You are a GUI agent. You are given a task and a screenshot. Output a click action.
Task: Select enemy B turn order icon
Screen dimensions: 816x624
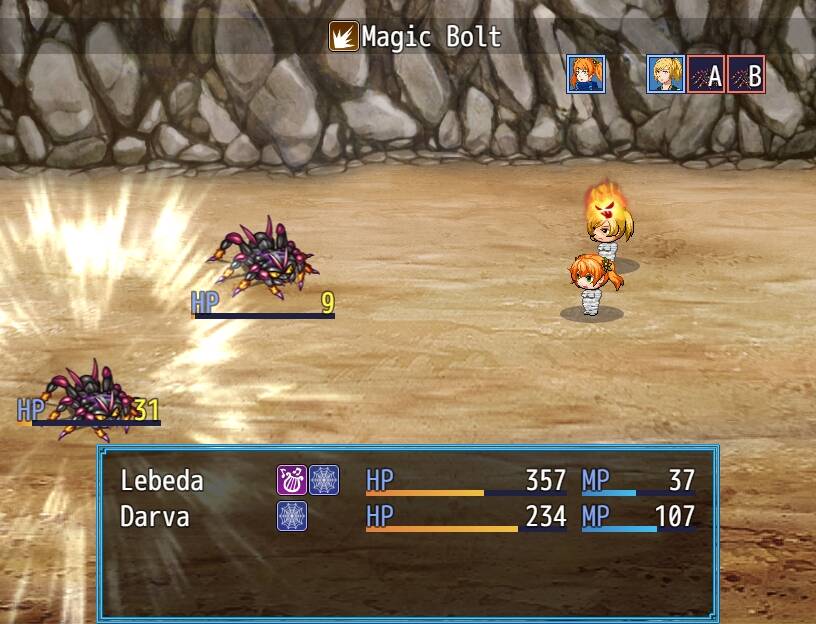[x=746, y=74]
